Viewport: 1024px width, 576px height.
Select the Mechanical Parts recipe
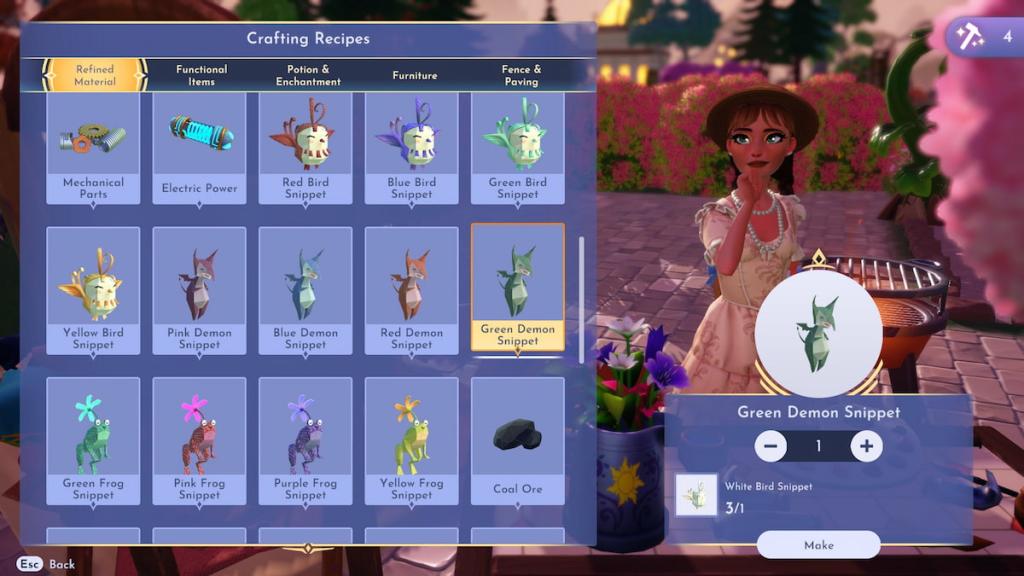[x=93, y=148]
